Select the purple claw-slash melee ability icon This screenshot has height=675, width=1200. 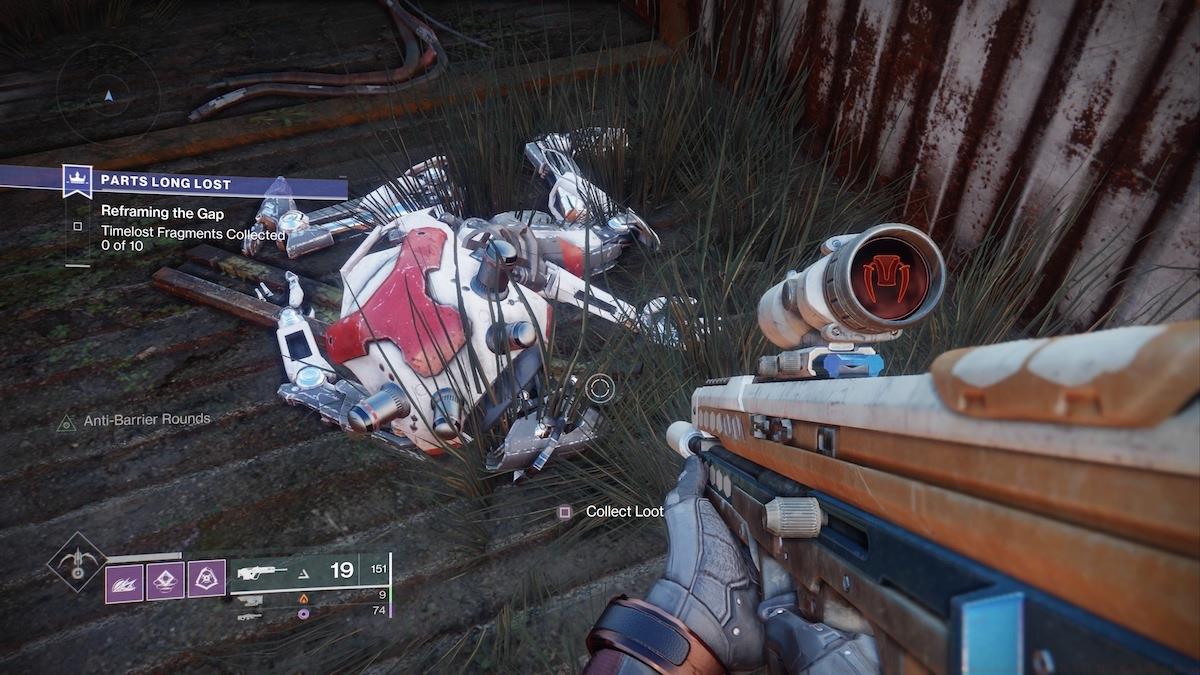point(125,579)
